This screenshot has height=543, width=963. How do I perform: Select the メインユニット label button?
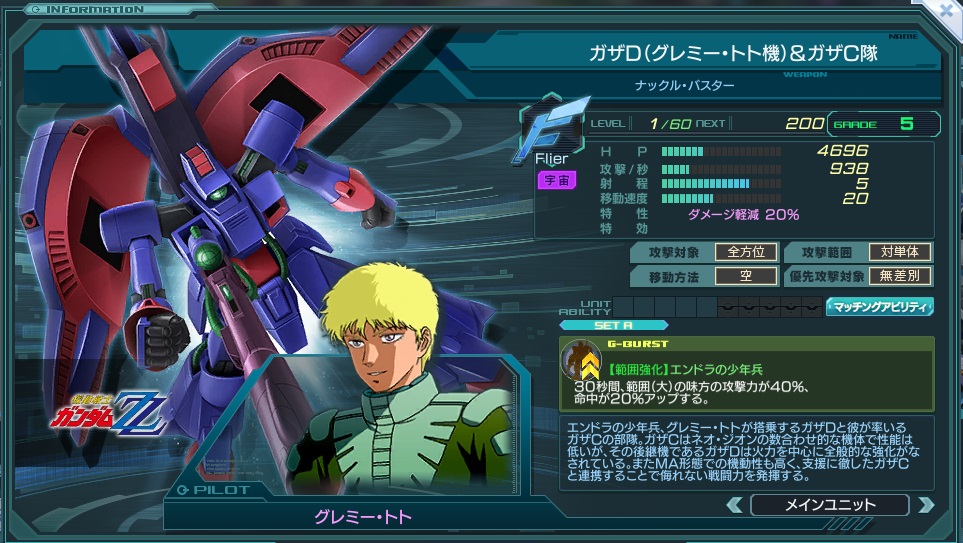click(829, 505)
